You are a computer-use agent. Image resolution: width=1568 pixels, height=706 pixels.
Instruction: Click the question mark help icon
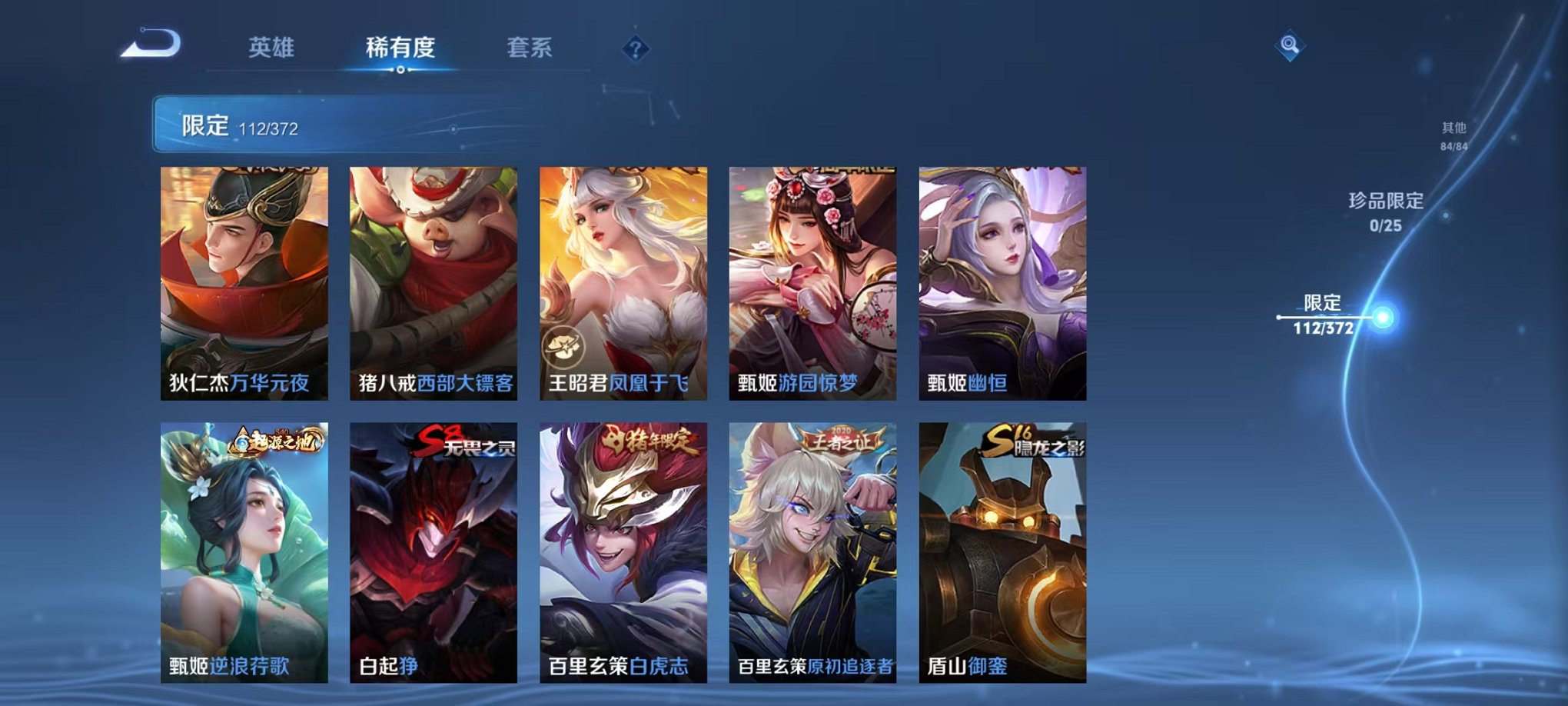[x=633, y=49]
